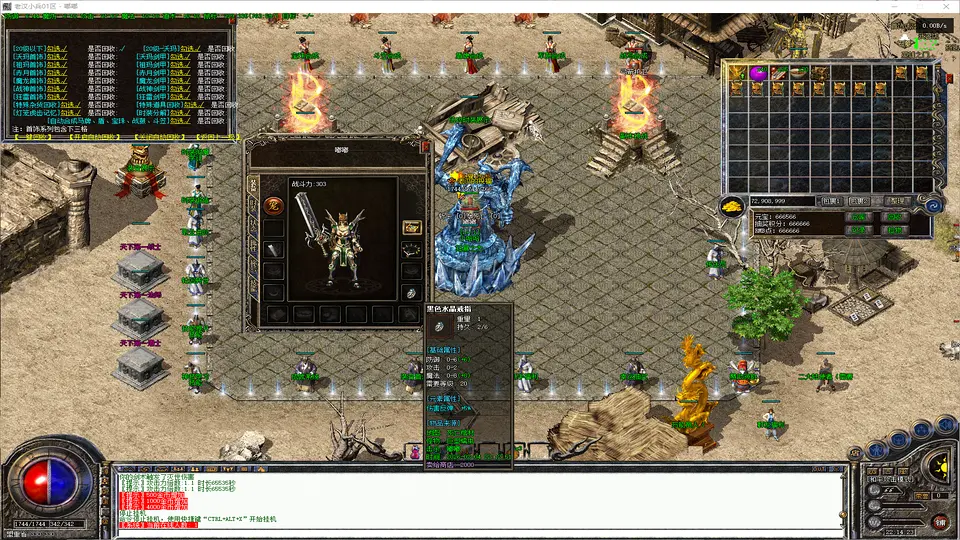
Task: Close the character equipment panel
Action: 424,146
